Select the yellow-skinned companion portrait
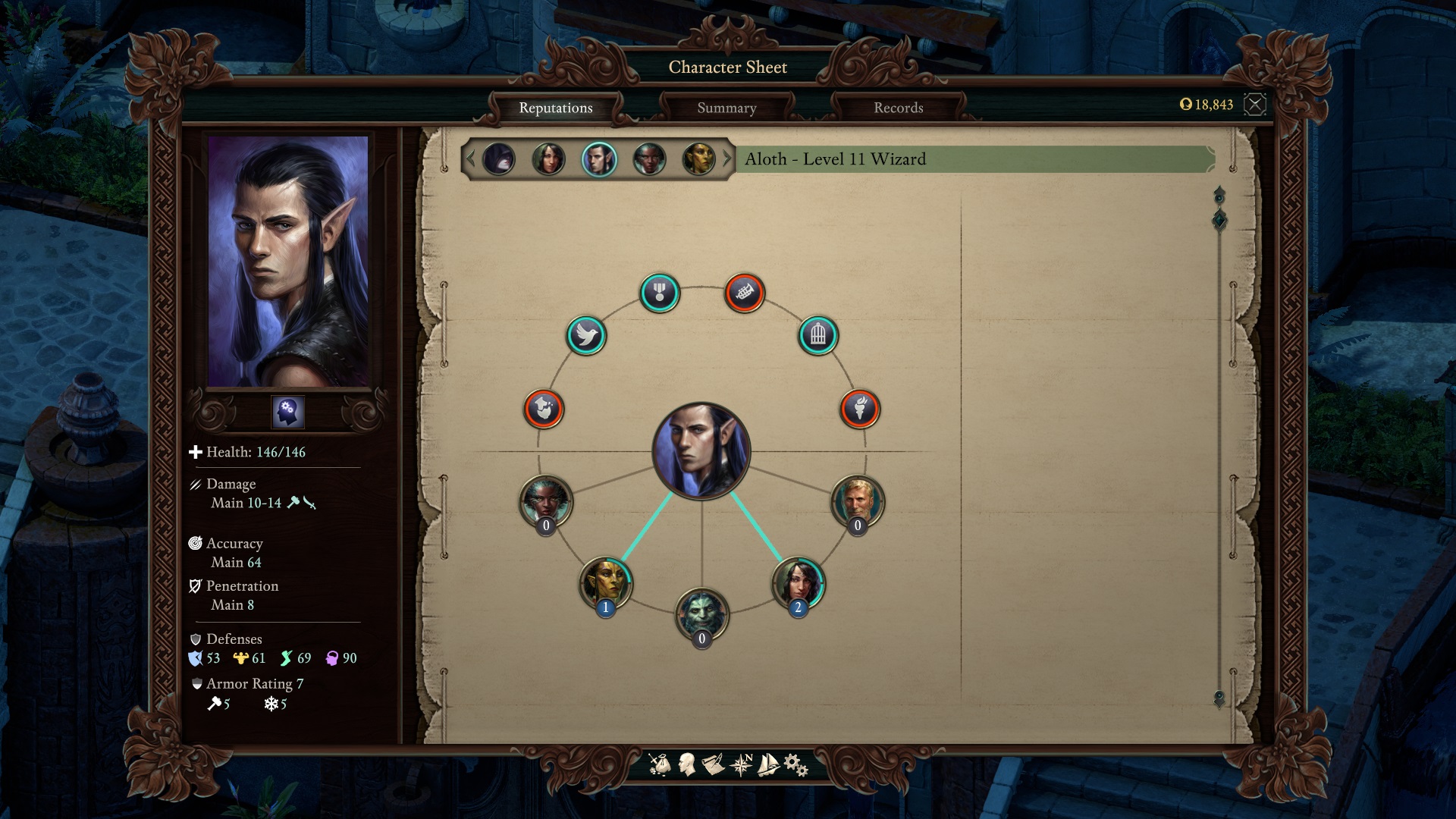This screenshot has height=819, width=1456. click(x=699, y=159)
